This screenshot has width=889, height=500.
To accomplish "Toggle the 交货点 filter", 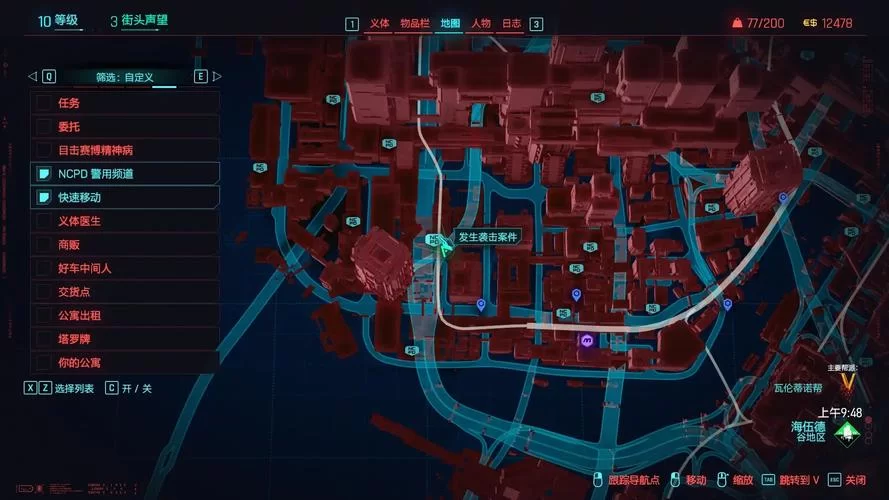I will pos(44,292).
